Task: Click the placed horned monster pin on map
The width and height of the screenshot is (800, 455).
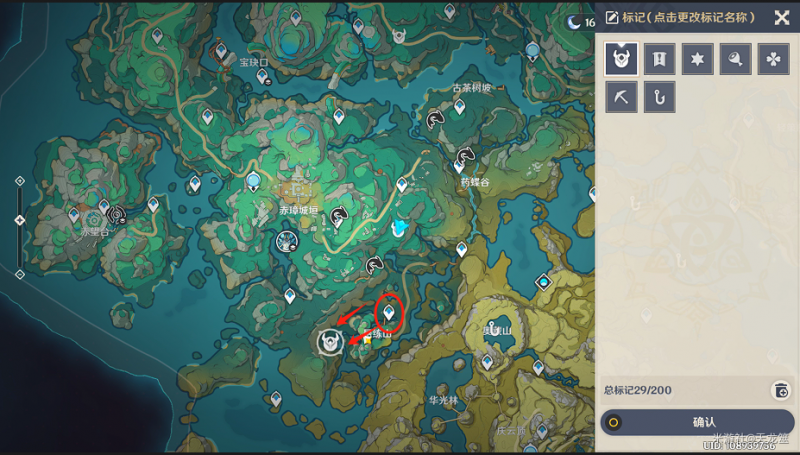Action: [328, 341]
